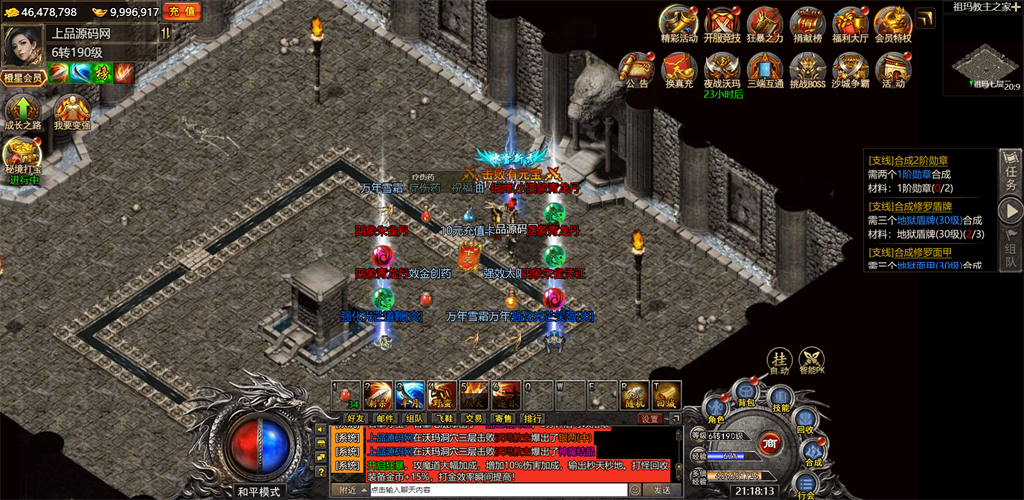Click the chat 设置 settings button

[651, 418]
